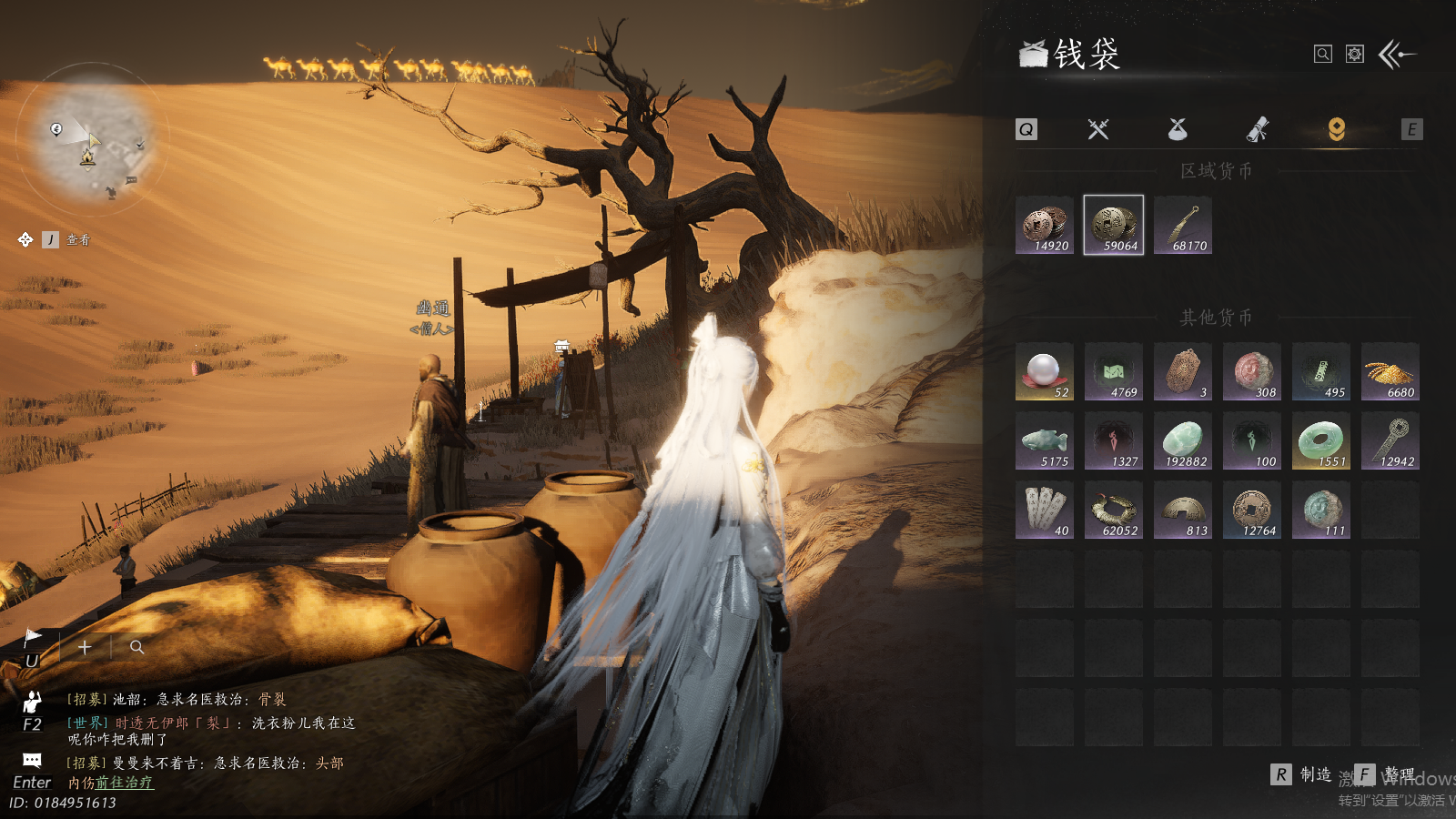Select the jade ring disc currency
The image size is (1456, 819).
[x=1320, y=440]
